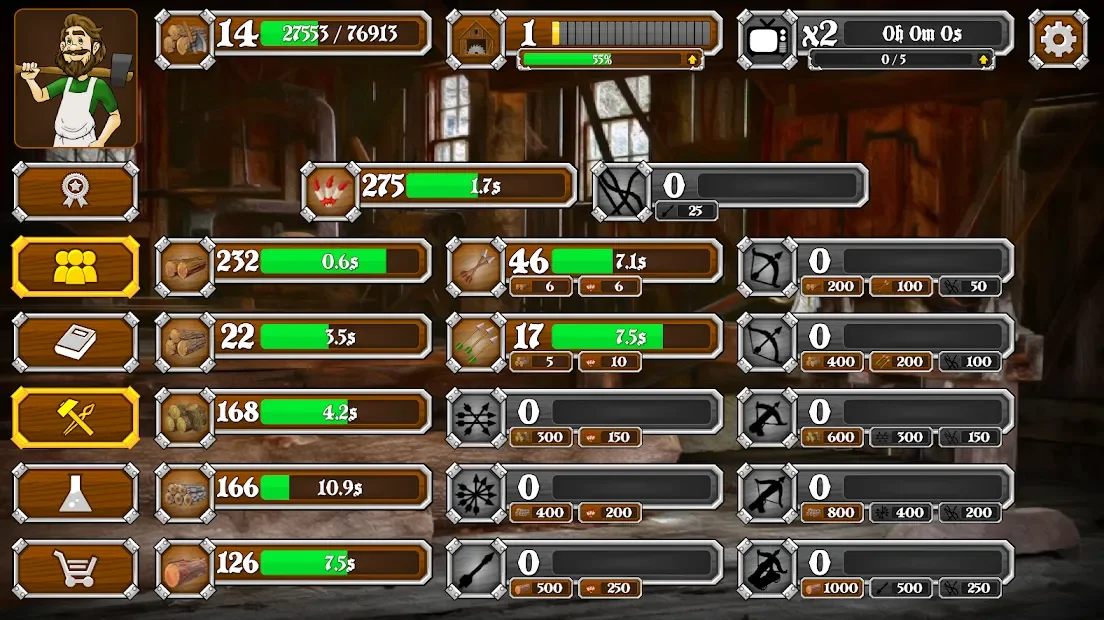Image resolution: width=1104 pixels, height=620 pixels.
Task: Open the achievements ribbon menu
Action: (76, 191)
